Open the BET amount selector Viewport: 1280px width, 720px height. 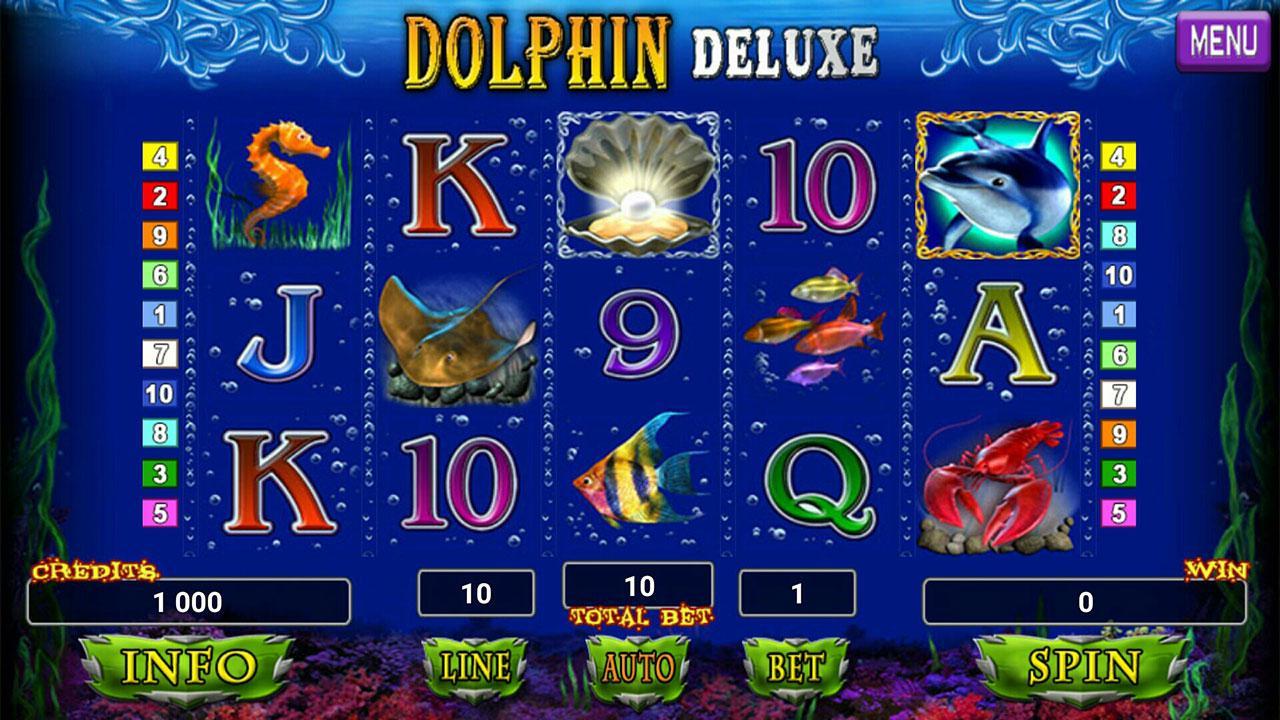(x=795, y=665)
